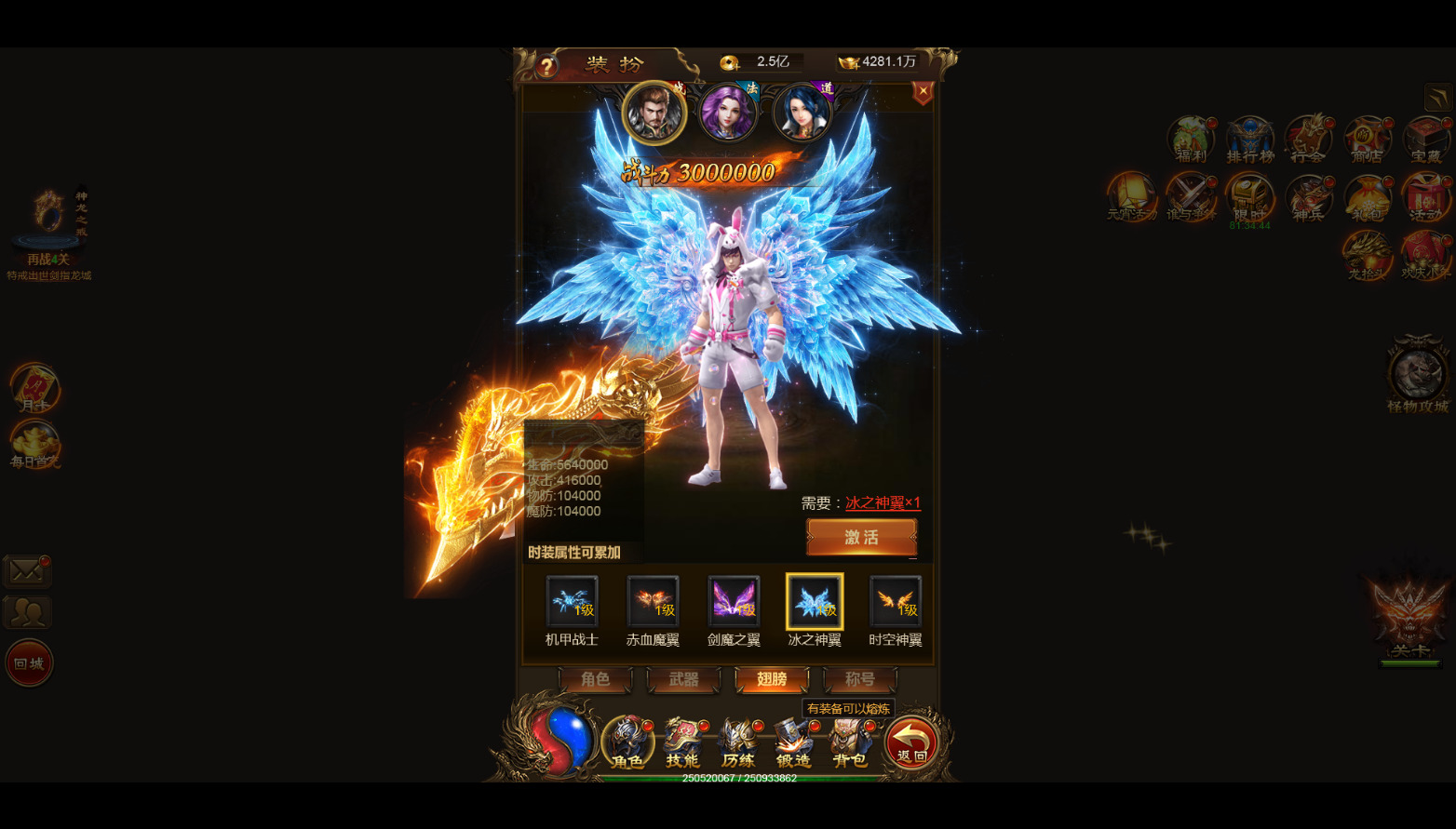This screenshot has width=1456, height=829.
Task: Open the 背包 bag menu
Action: pyautogui.click(x=849, y=743)
